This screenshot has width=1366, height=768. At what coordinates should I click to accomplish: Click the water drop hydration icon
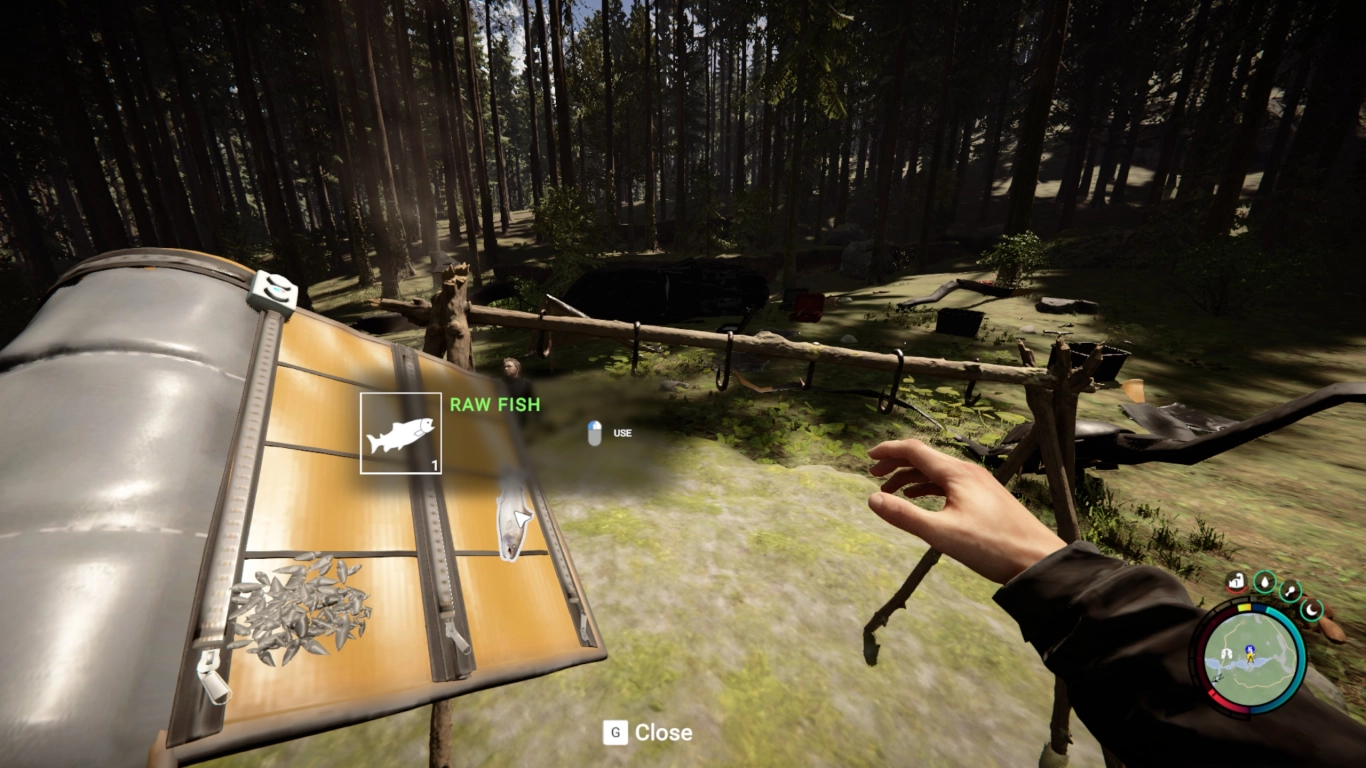click(1264, 581)
